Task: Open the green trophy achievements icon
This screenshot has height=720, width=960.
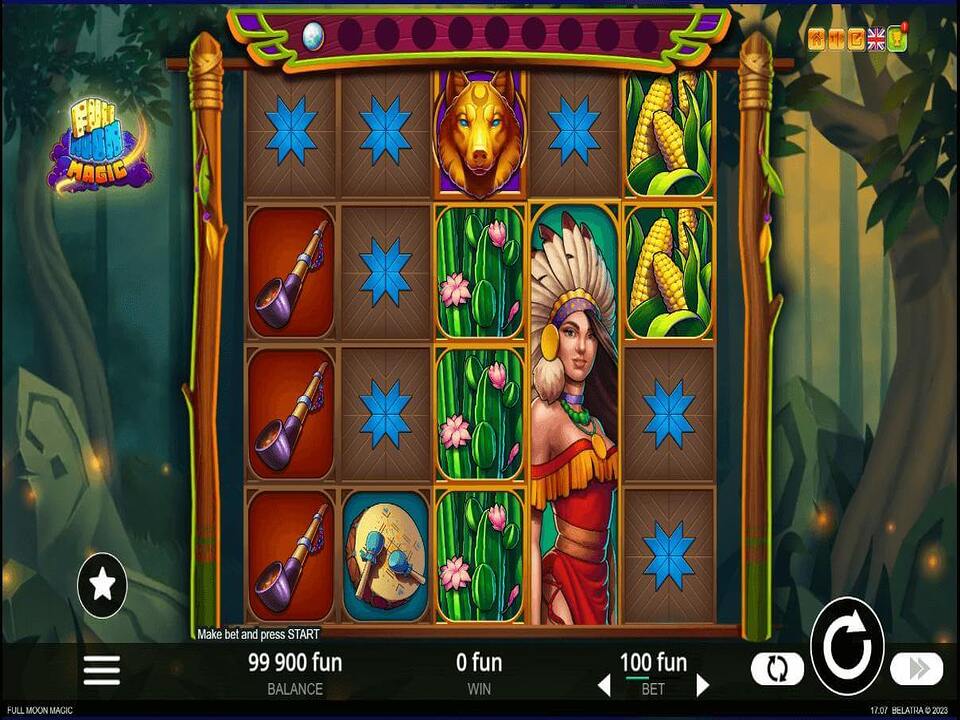Action: tap(896, 39)
